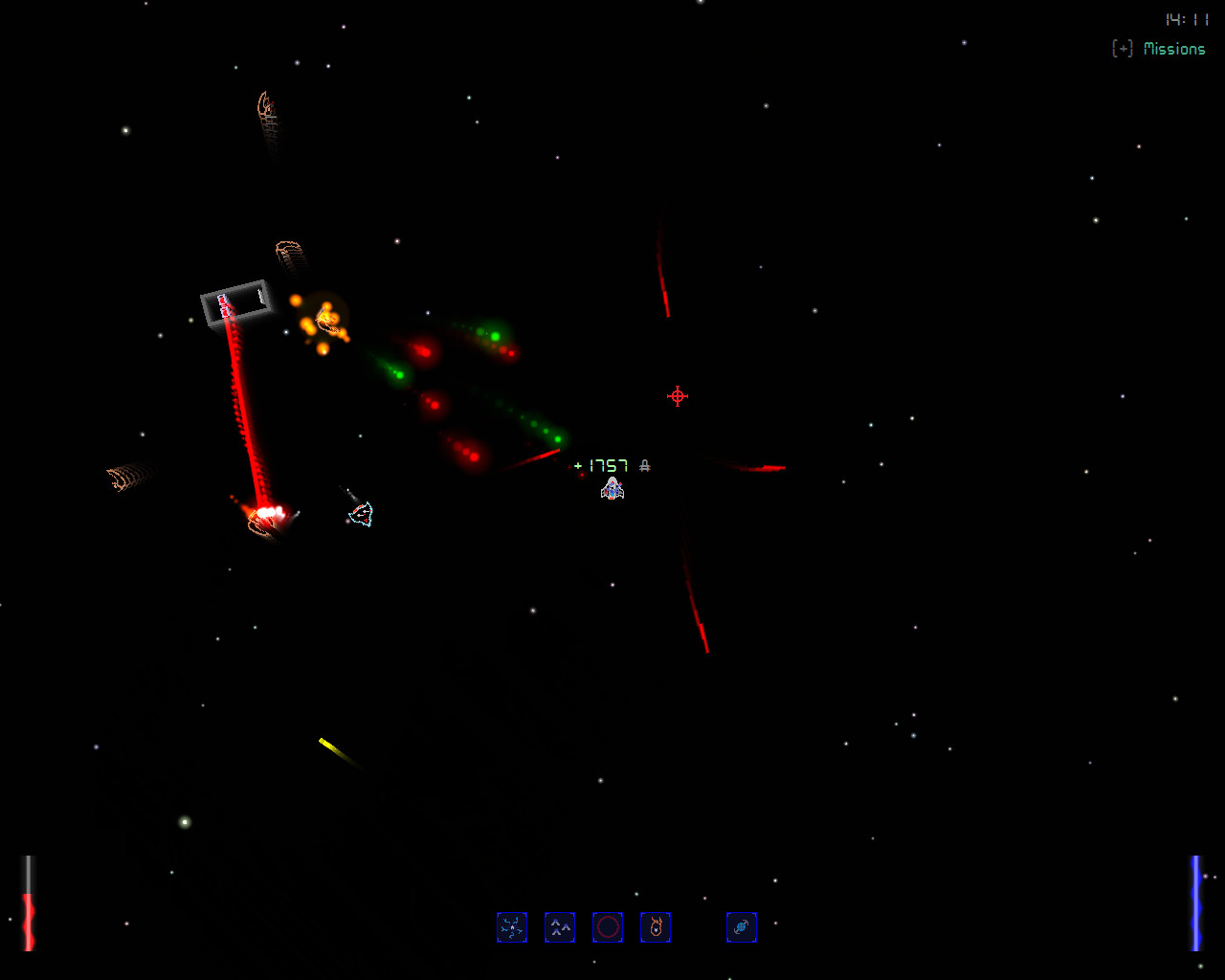The image size is (1225, 980).
Task: Select the small white ship near the wreckage
Action: pyautogui.click(x=361, y=514)
